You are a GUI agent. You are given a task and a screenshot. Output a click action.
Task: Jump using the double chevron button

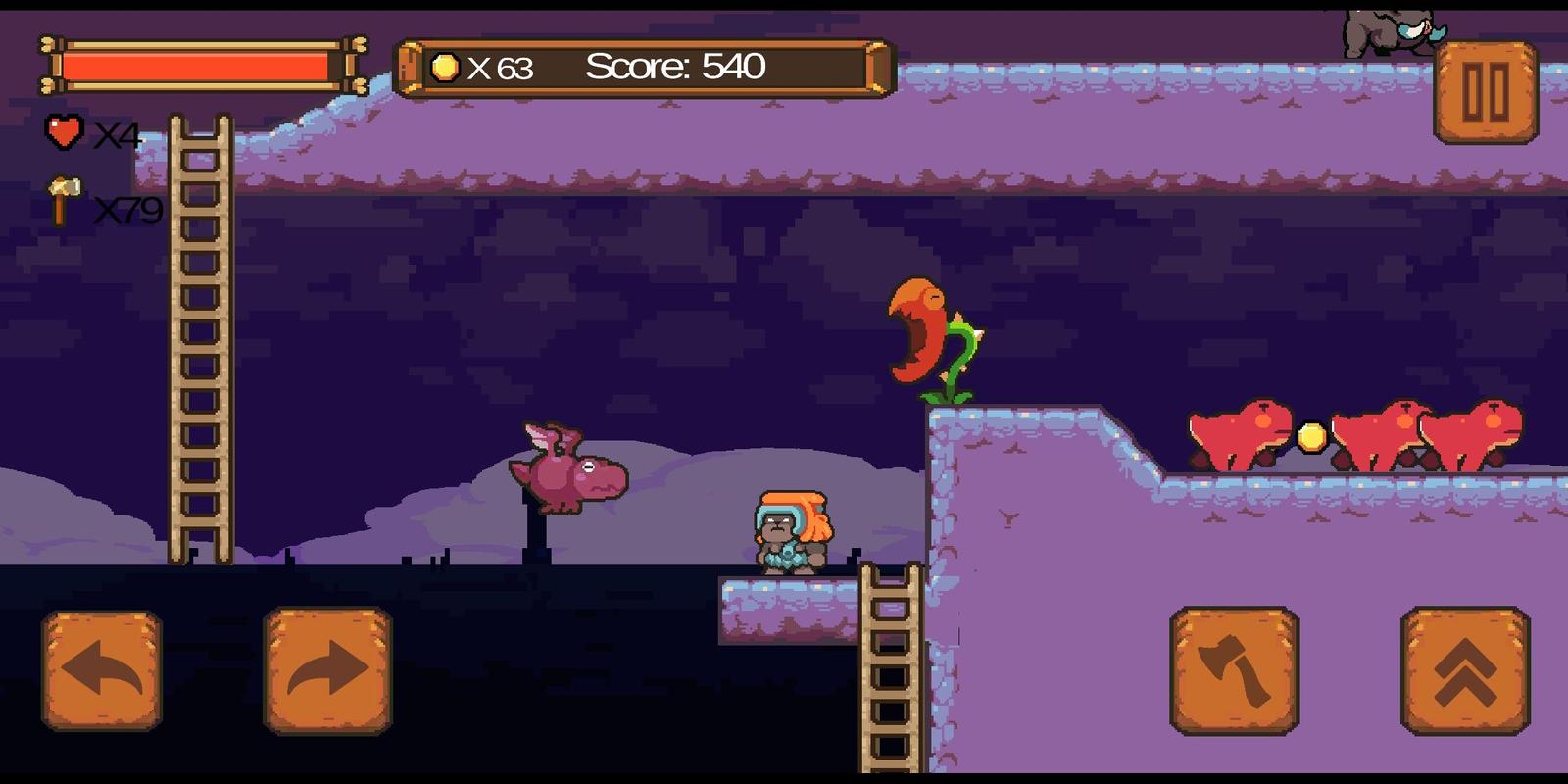pyautogui.click(x=1465, y=670)
